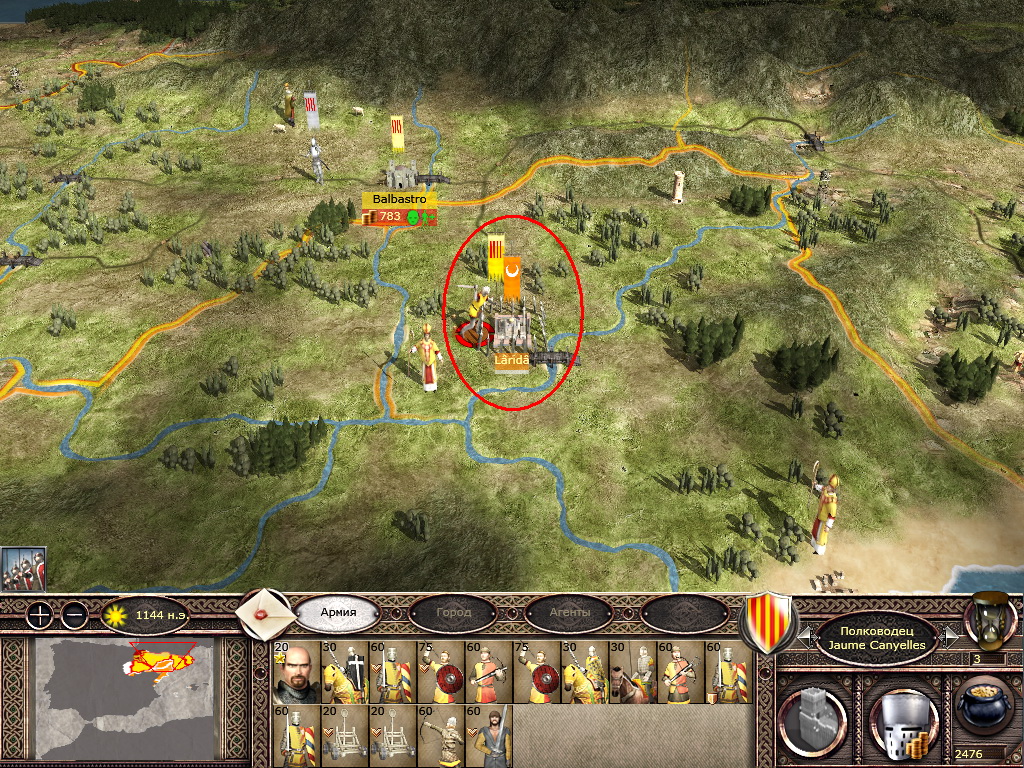Open the sealed letter messages icon
The image size is (1024, 768).
coord(264,612)
